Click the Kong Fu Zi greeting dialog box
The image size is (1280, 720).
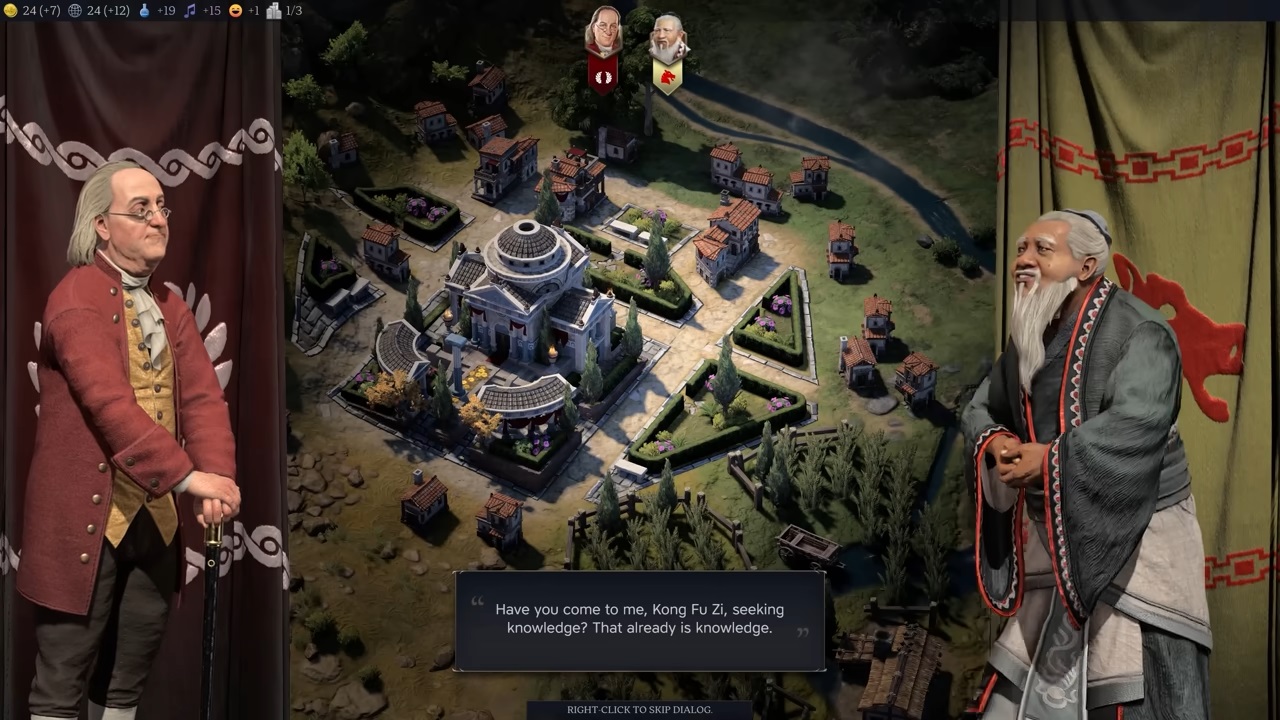[x=639, y=620]
